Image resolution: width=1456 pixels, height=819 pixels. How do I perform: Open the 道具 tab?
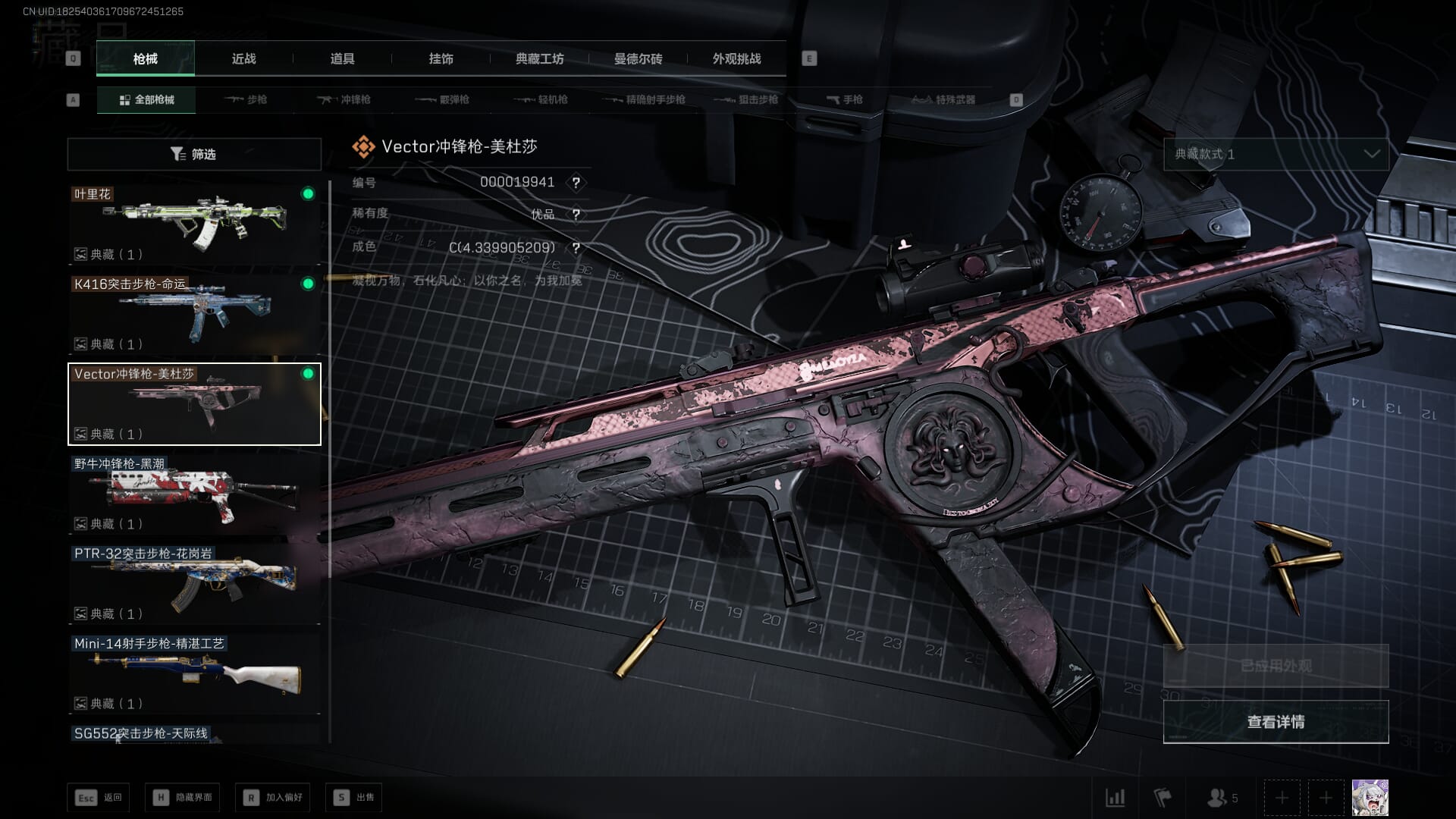tap(342, 59)
